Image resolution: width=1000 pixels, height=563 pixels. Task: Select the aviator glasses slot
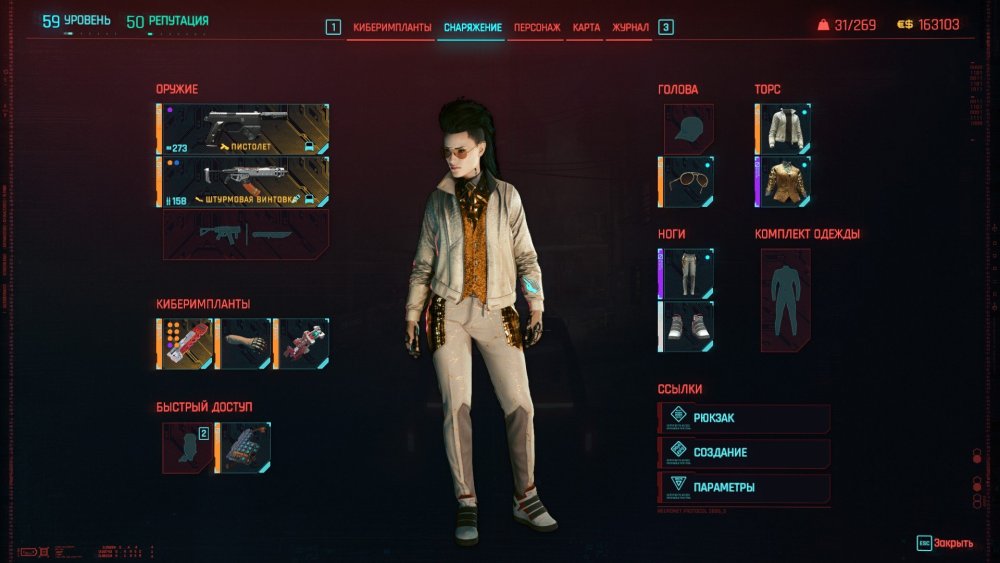click(688, 181)
